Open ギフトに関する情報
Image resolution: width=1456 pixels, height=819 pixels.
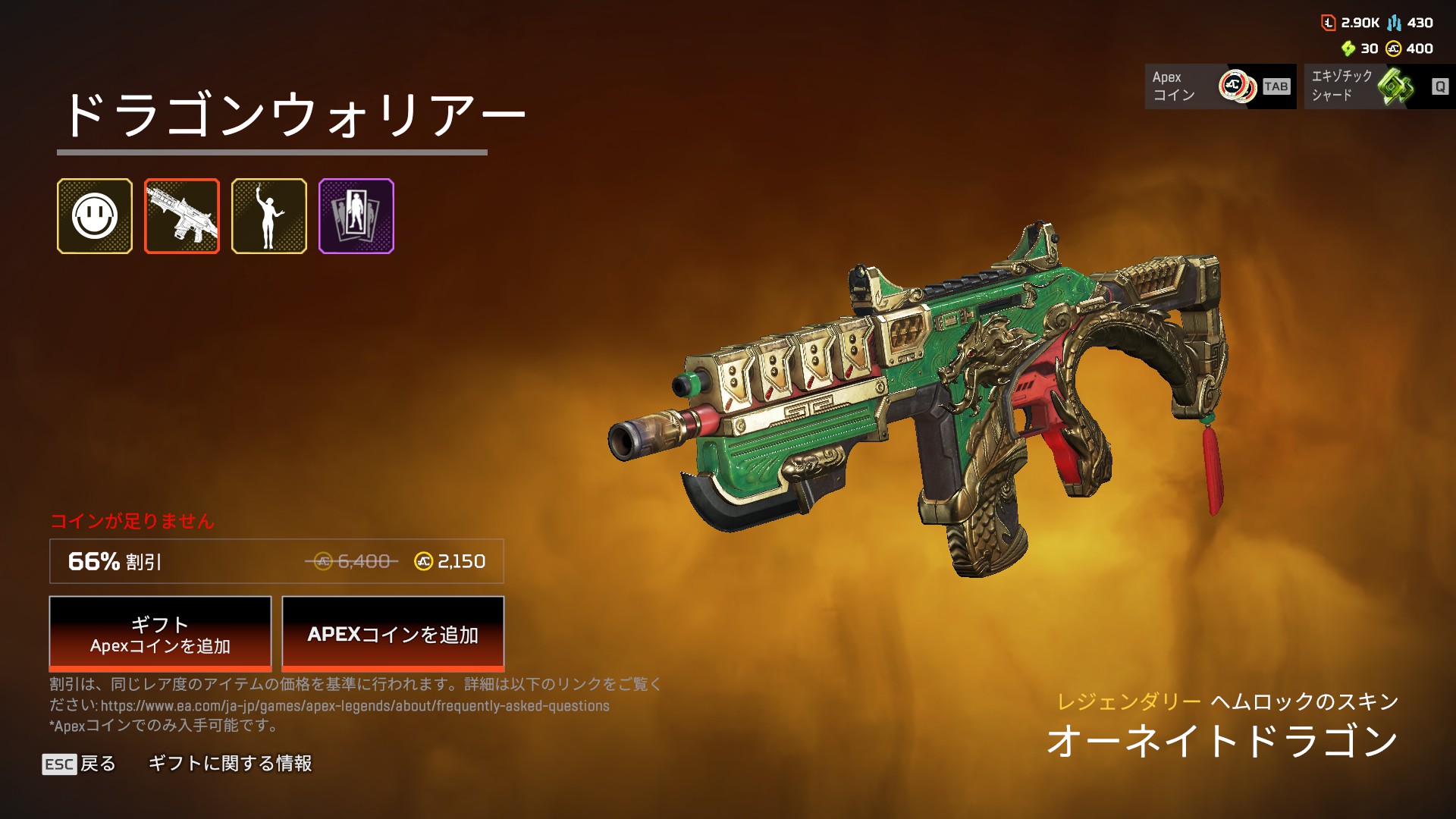pyautogui.click(x=230, y=764)
